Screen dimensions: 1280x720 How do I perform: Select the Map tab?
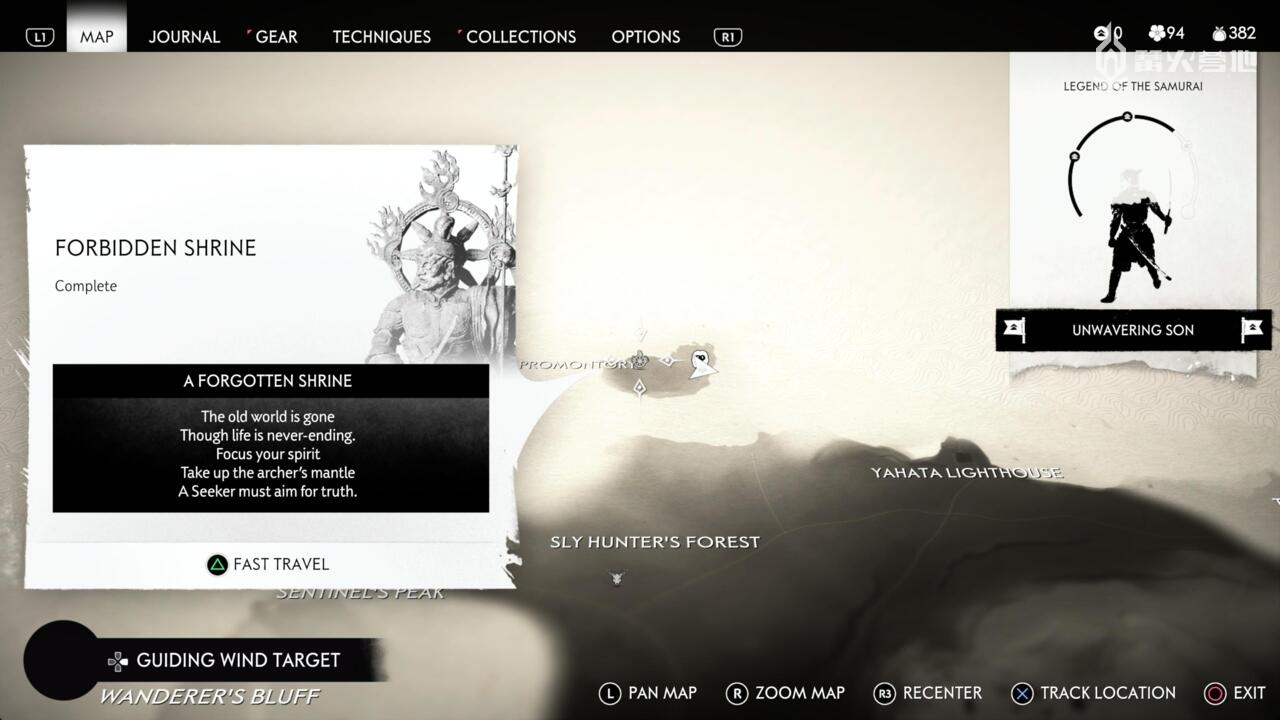pos(97,36)
